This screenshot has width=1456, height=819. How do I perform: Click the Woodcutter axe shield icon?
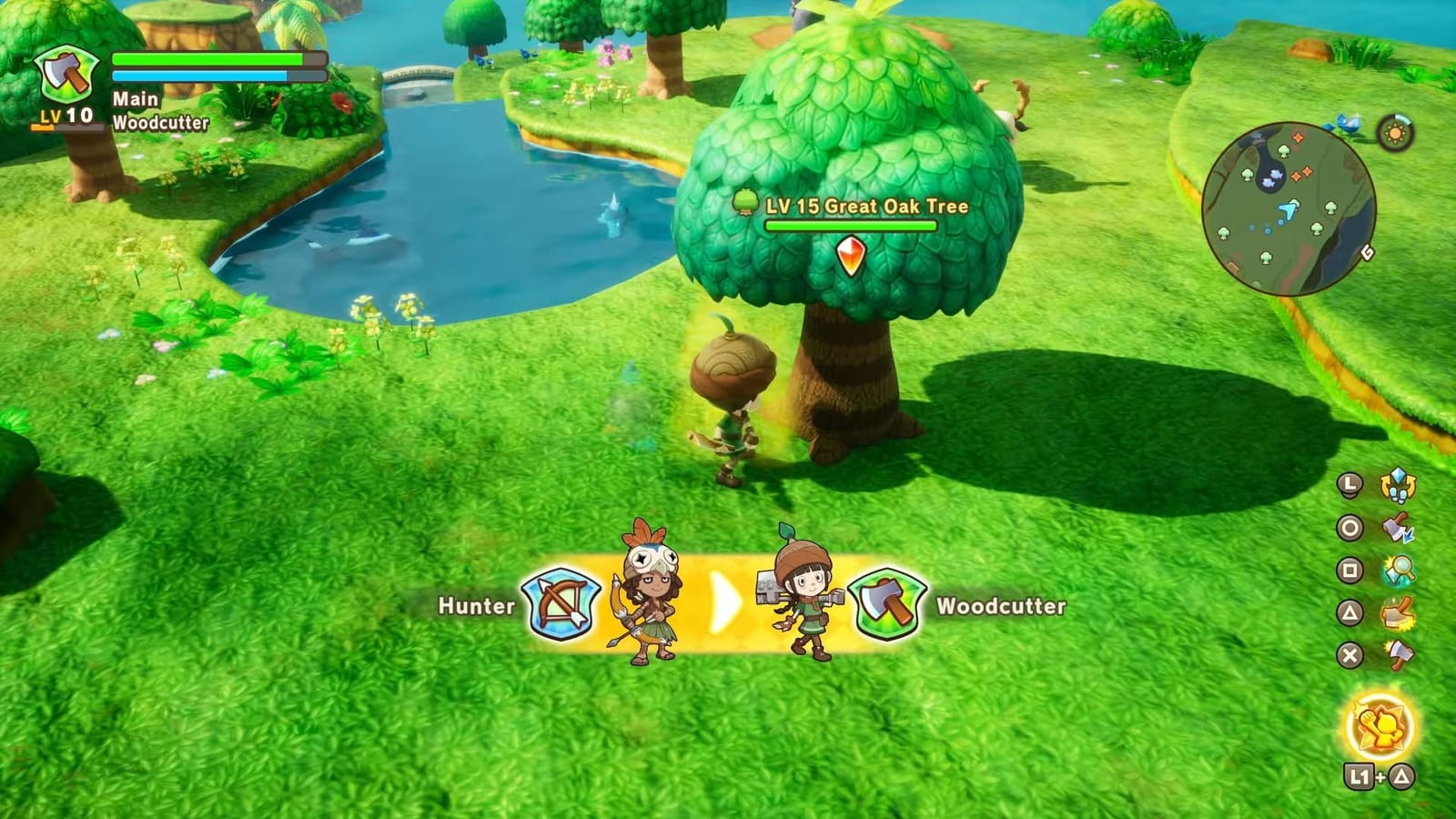click(x=889, y=602)
